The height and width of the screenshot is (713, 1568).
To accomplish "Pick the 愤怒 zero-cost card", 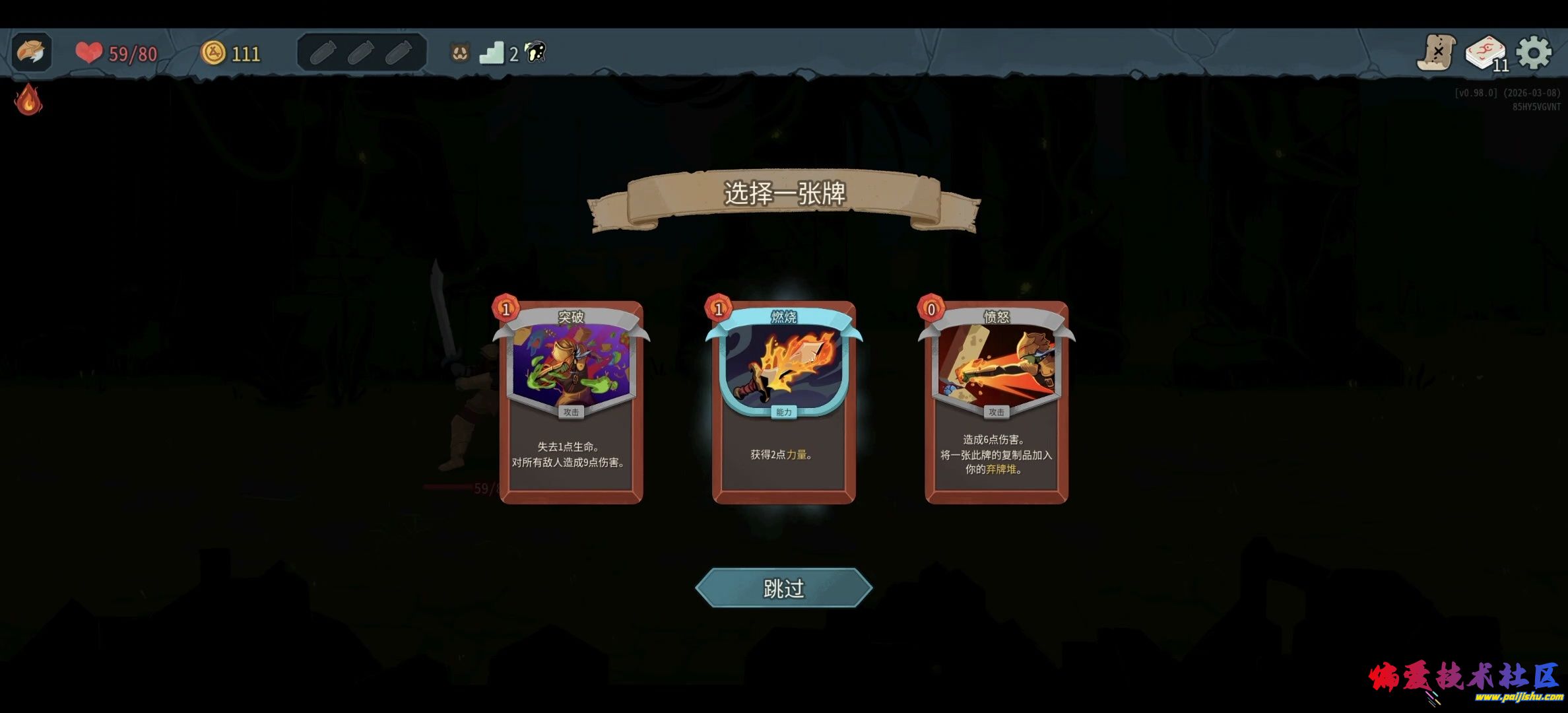I will (996, 403).
